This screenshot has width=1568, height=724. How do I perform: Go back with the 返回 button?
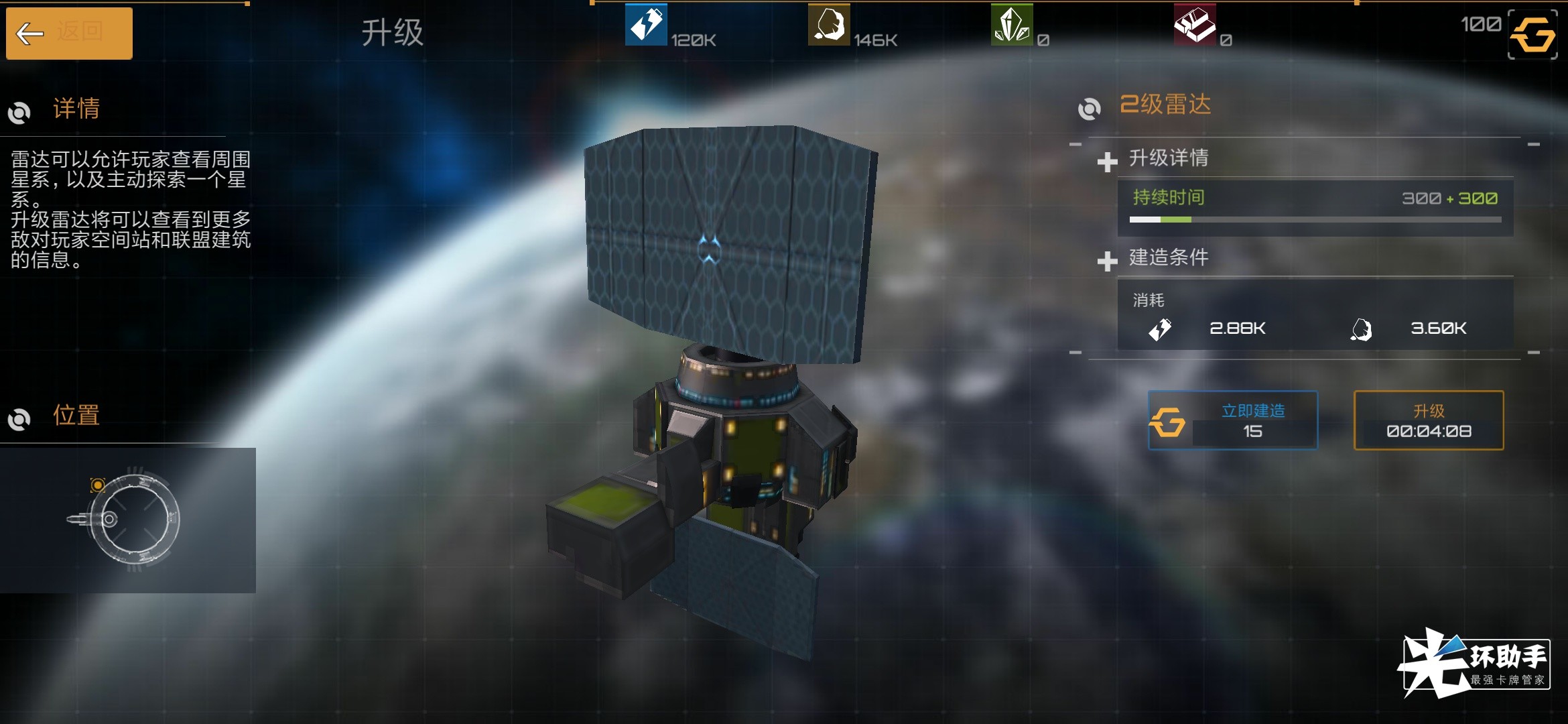coord(69,33)
